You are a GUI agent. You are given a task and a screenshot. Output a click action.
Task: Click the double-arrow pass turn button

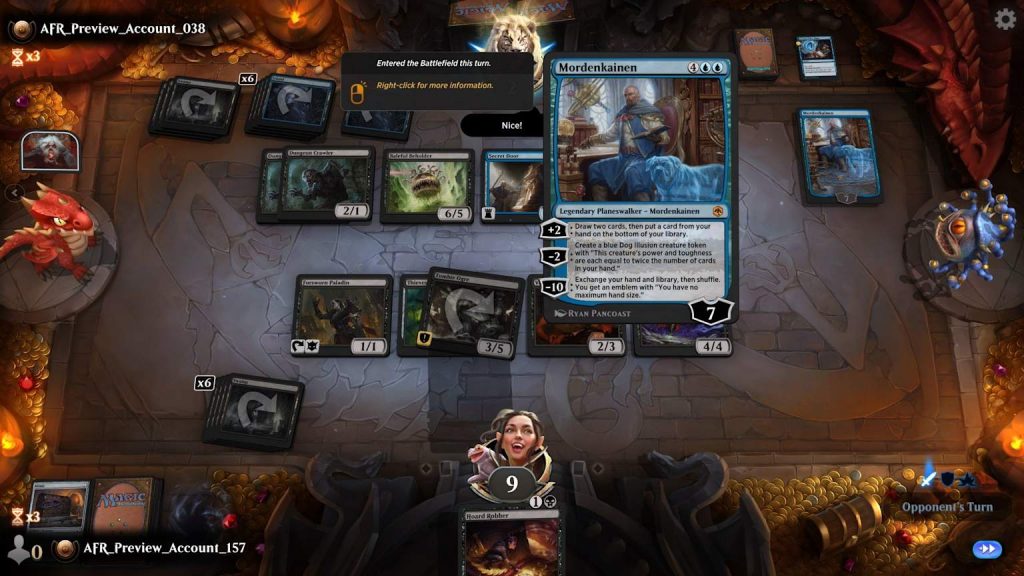coord(986,549)
